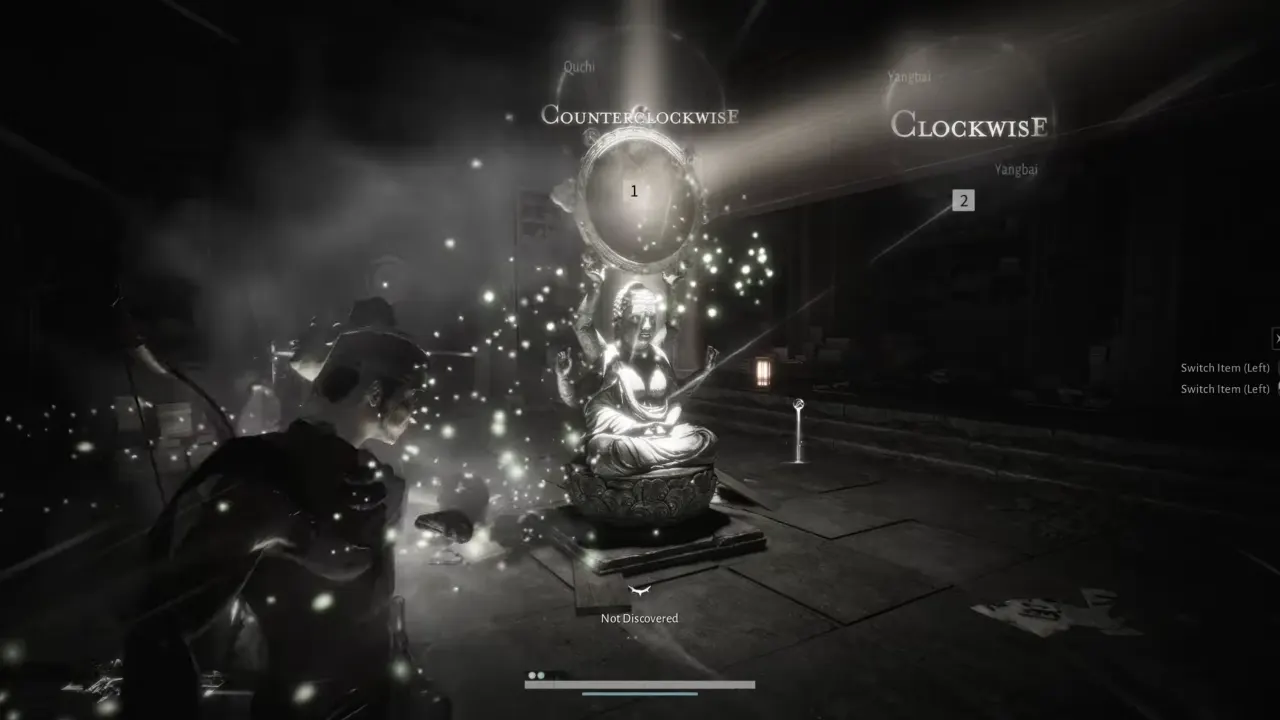The height and width of the screenshot is (720, 1280).
Task: Click the glowing mirror labeled 1
Action: click(634, 191)
